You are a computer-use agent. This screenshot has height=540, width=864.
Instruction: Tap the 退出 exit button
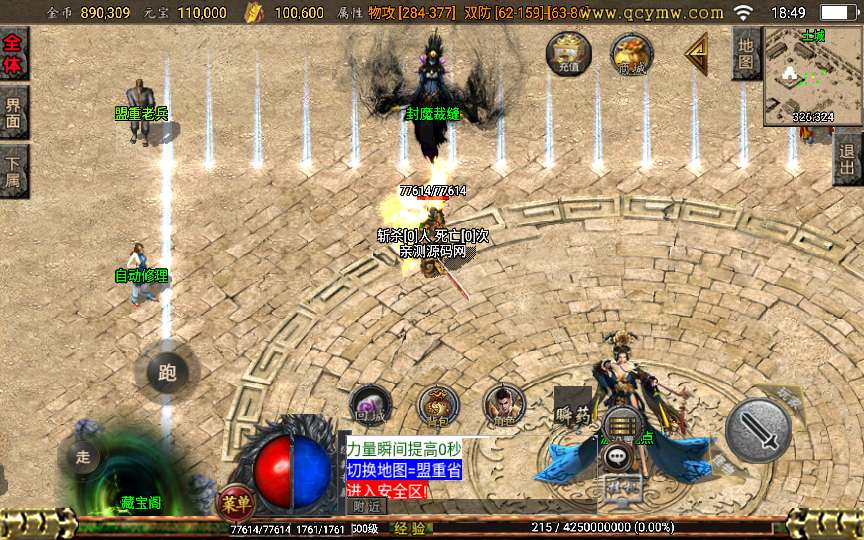[x=848, y=158]
